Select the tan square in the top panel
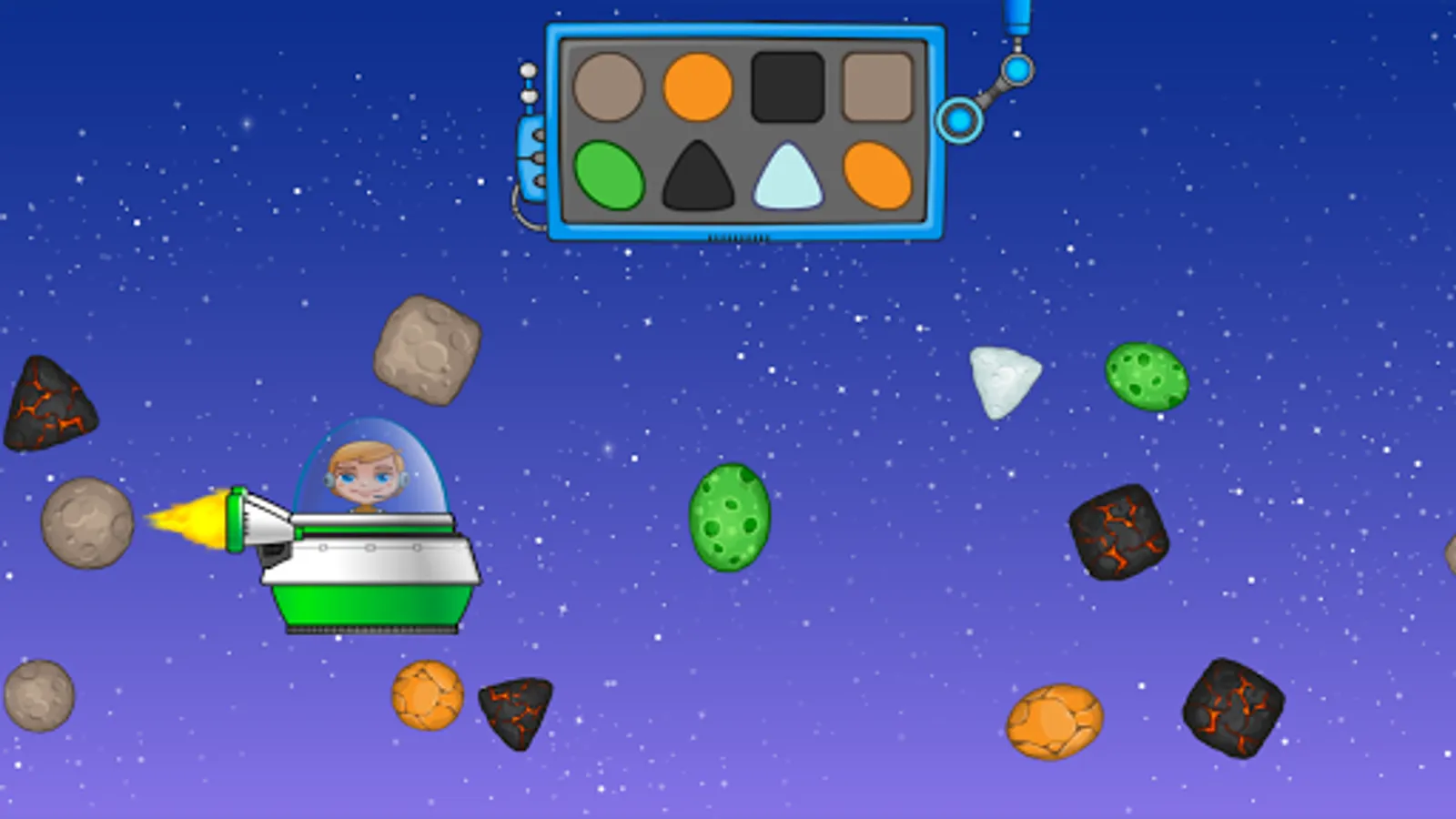This screenshot has height=819, width=1456. click(x=876, y=86)
